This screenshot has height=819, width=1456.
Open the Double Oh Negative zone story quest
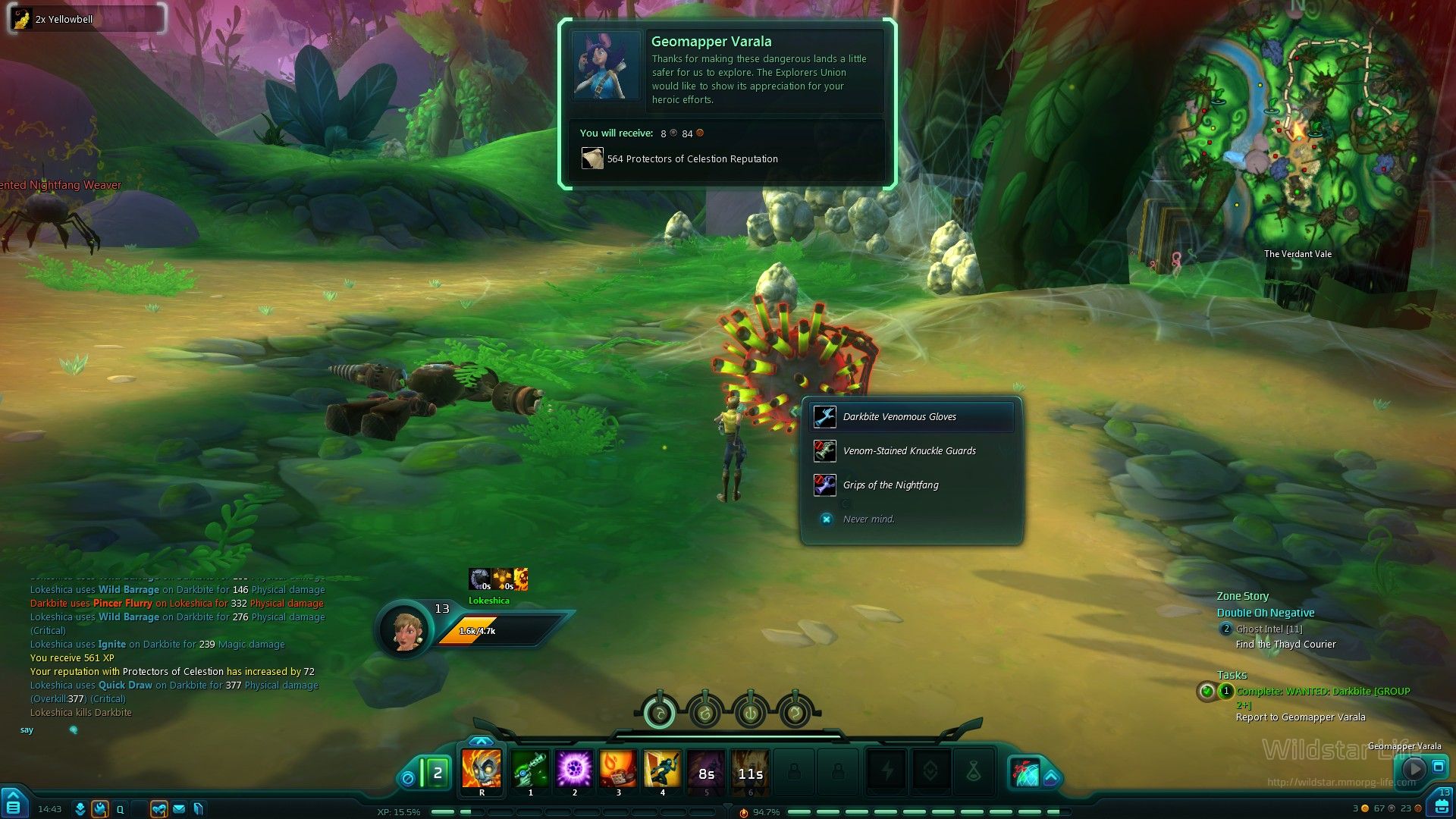(1266, 613)
